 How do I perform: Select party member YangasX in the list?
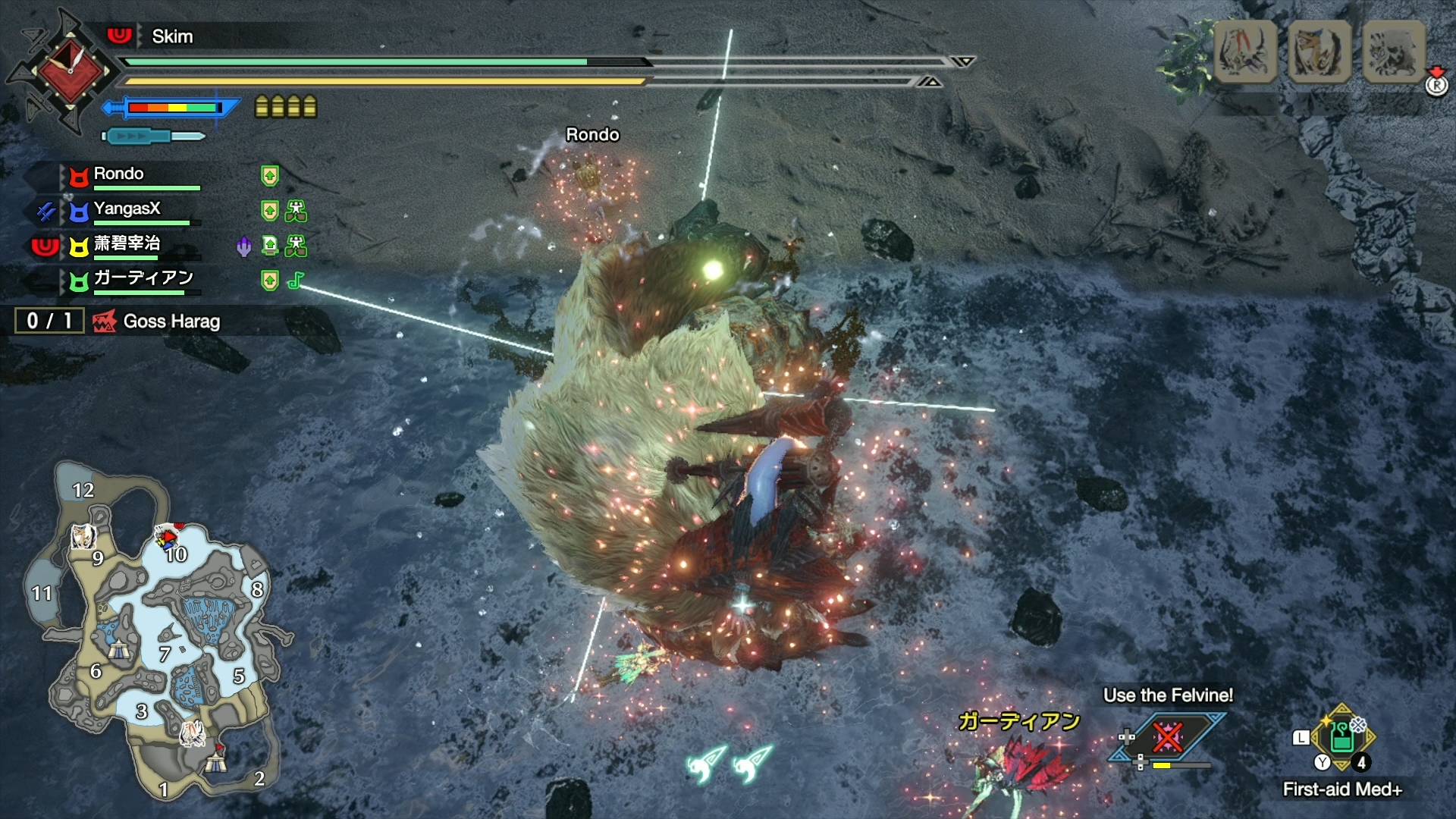[x=127, y=209]
